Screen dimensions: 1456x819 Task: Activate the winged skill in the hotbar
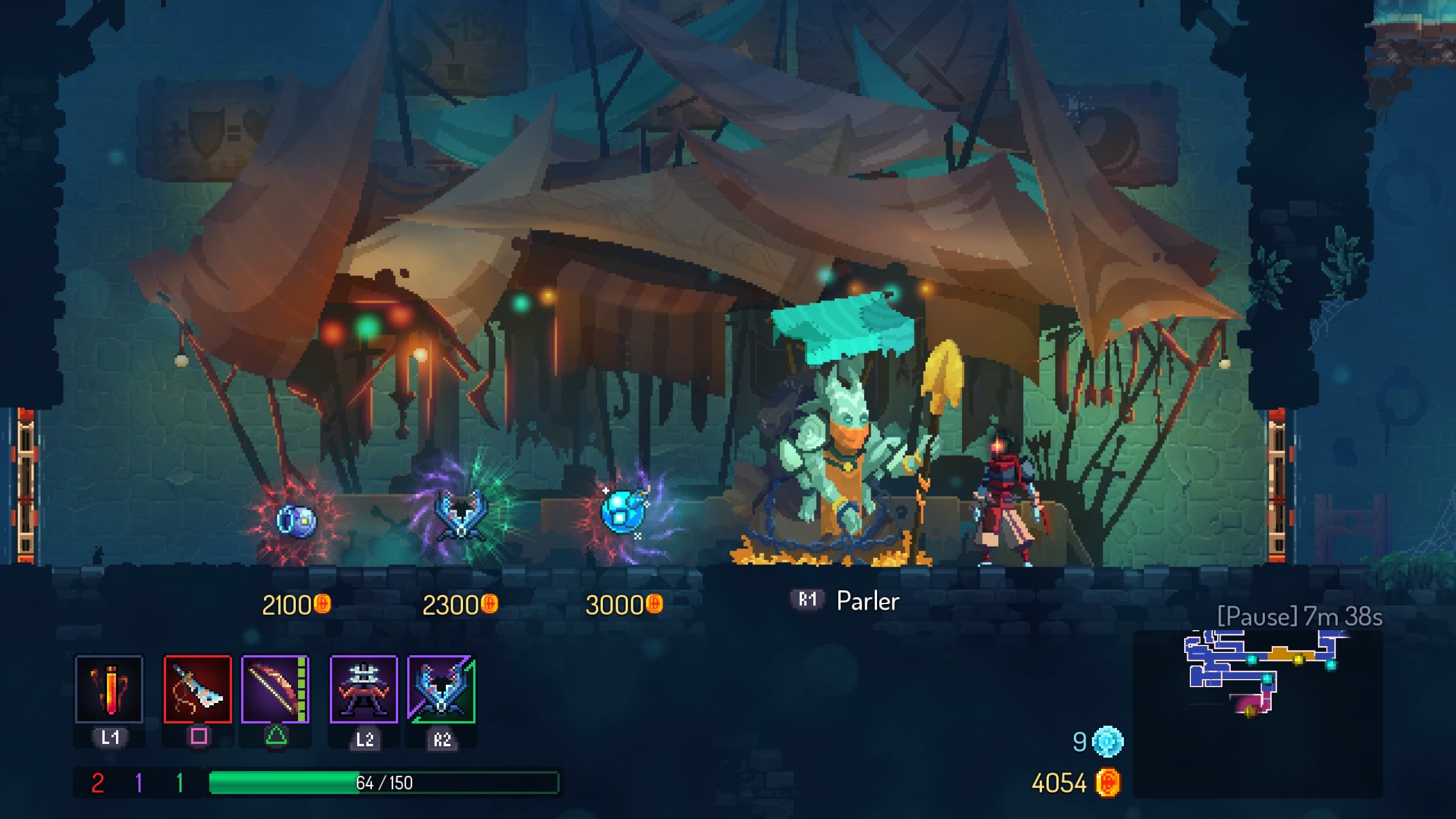[441, 689]
